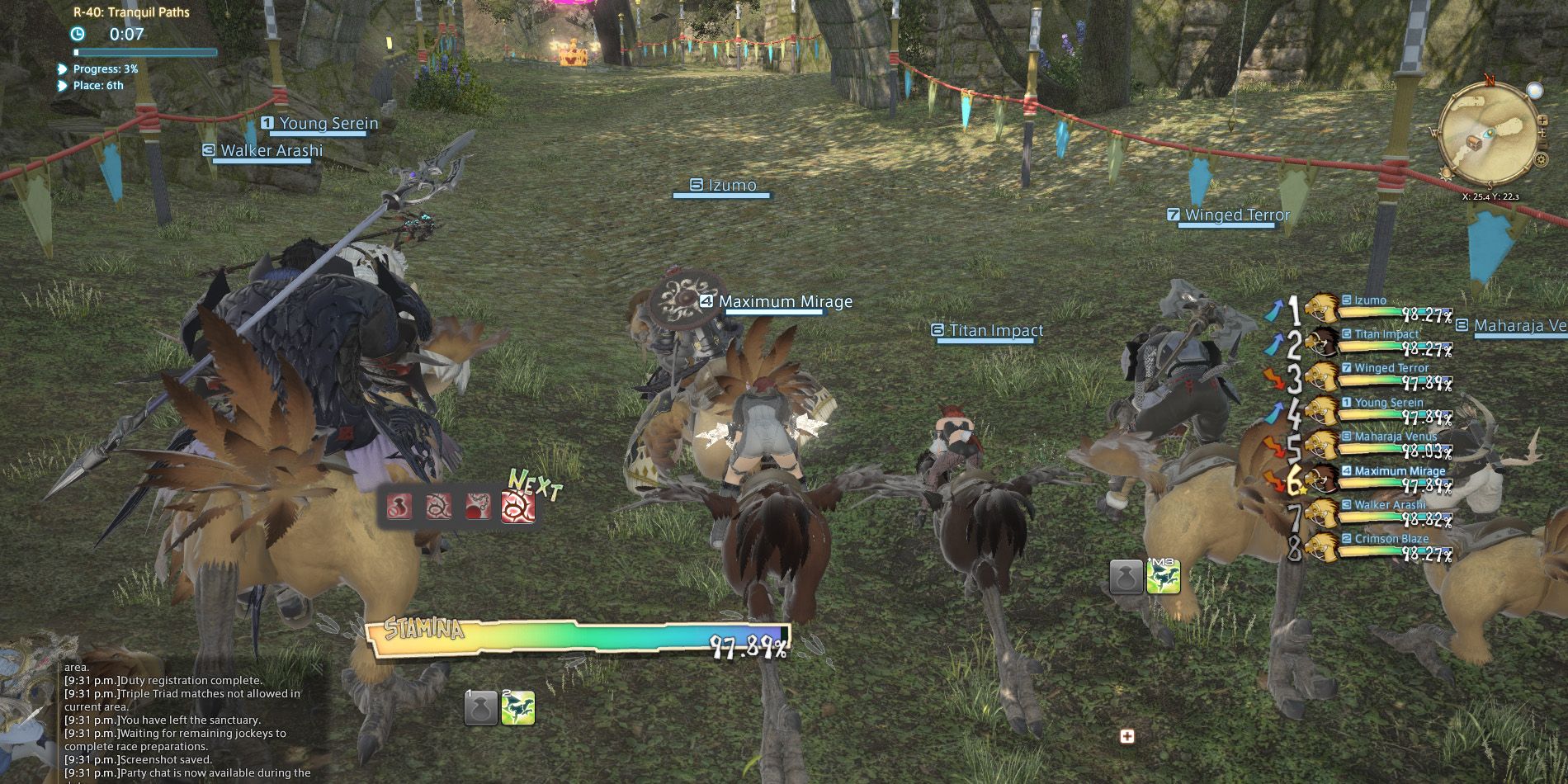Click the thorny hoop ability icon in the queue

click(x=439, y=506)
